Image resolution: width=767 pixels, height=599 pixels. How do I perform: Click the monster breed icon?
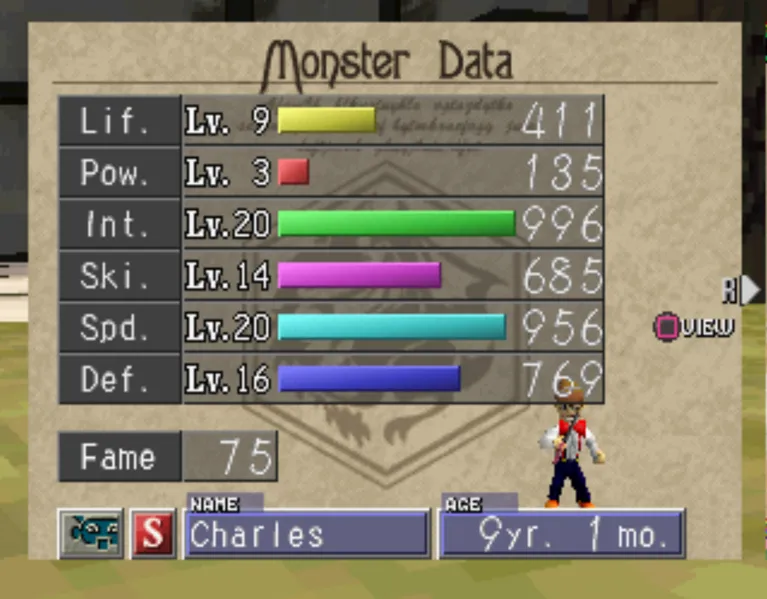(x=91, y=534)
